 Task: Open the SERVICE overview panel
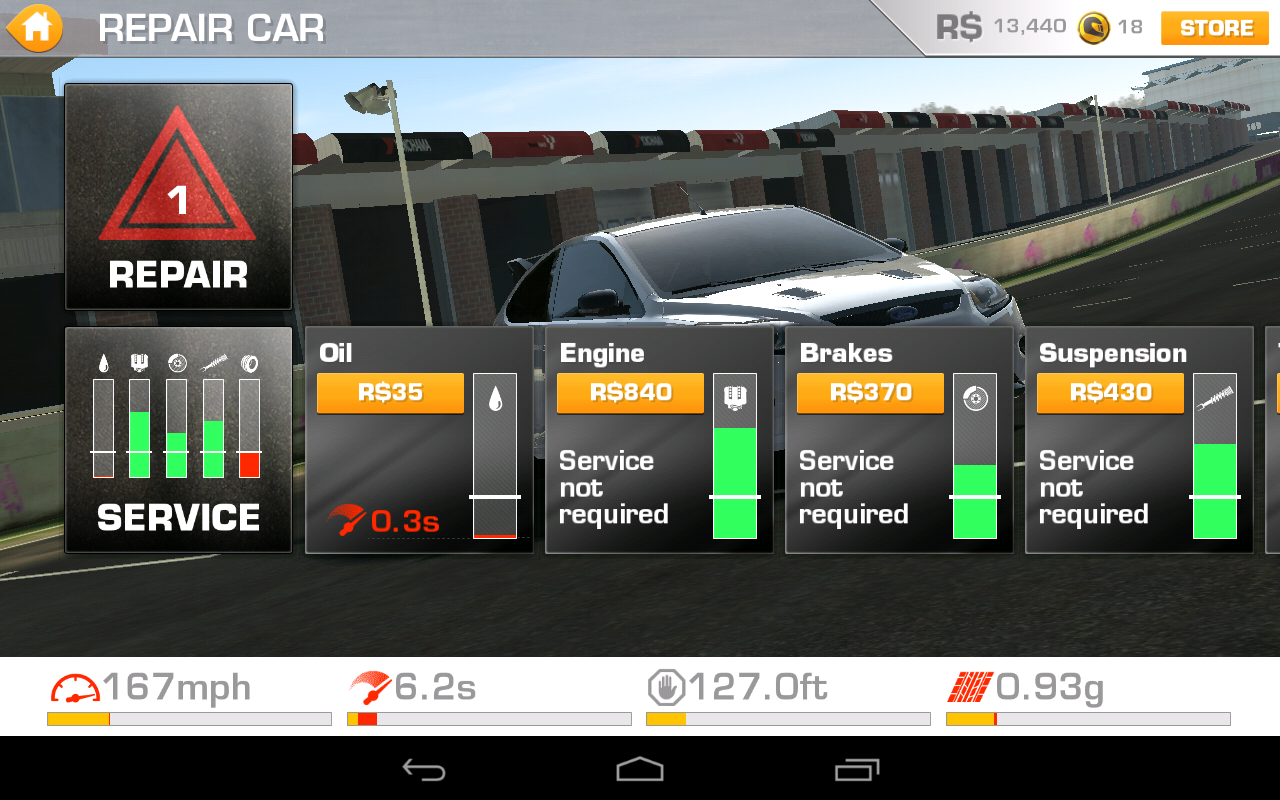pos(178,440)
